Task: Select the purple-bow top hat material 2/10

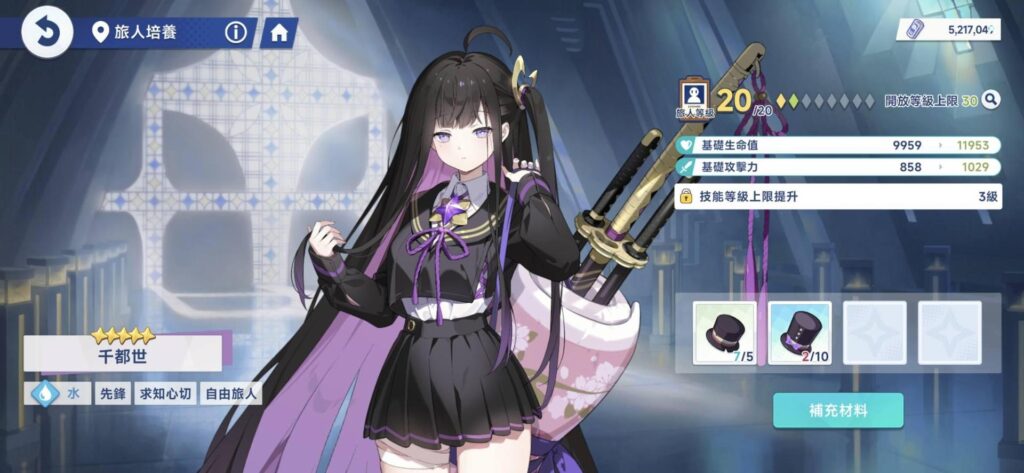Action: tap(799, 333)
